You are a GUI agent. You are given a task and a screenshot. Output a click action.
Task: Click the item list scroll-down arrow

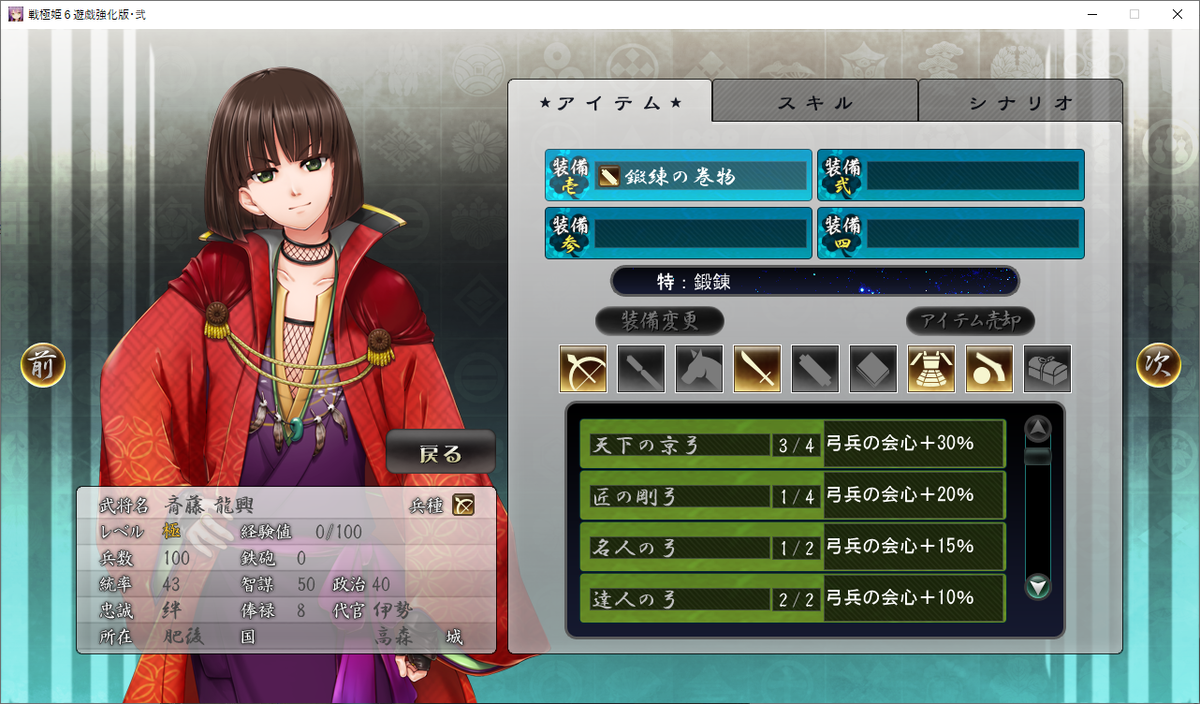[1039, 587]
